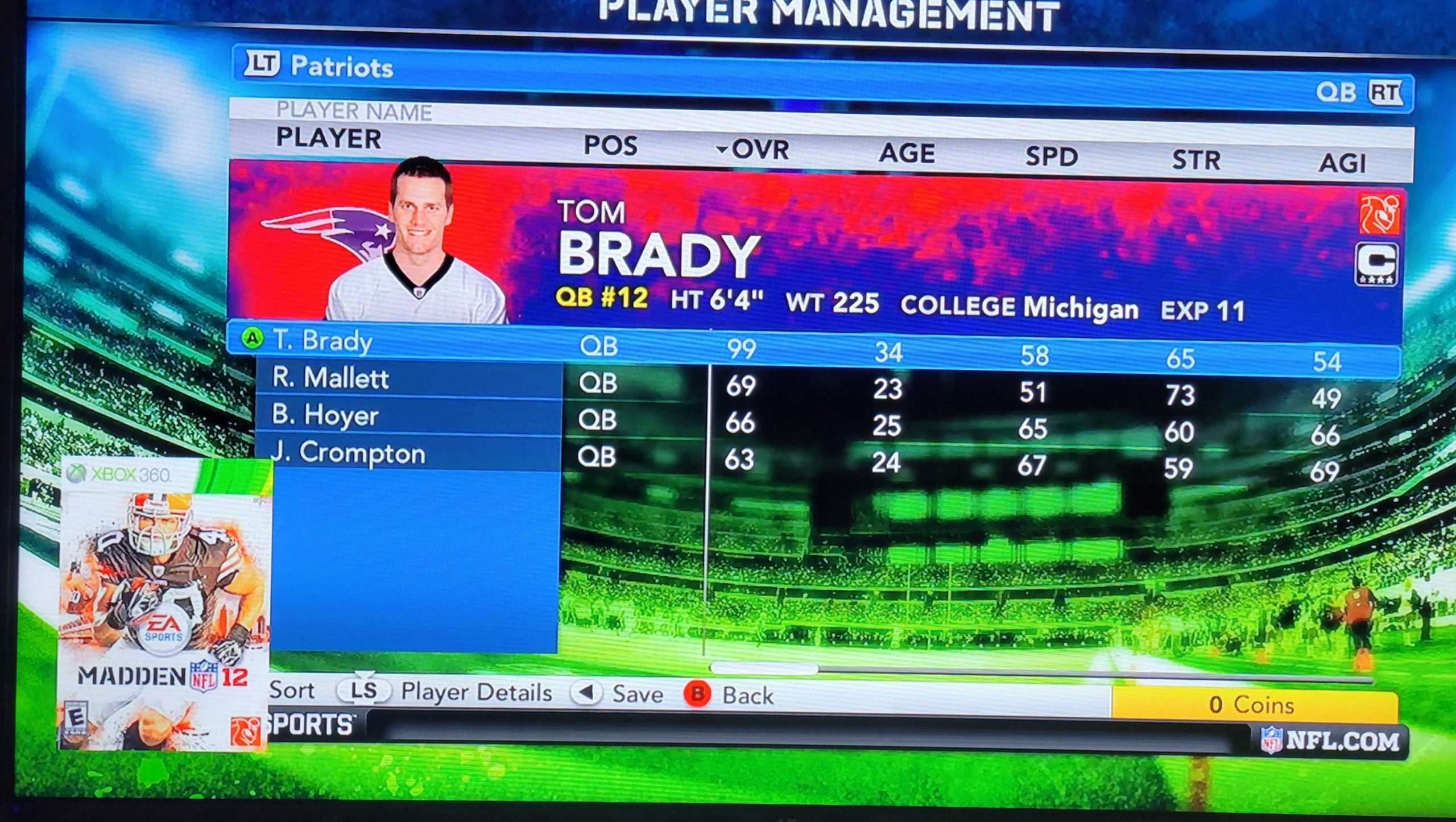Toggle the OVR descending sort arrow
Screen dimensions: 1456x822
click(x=721, y=151)
